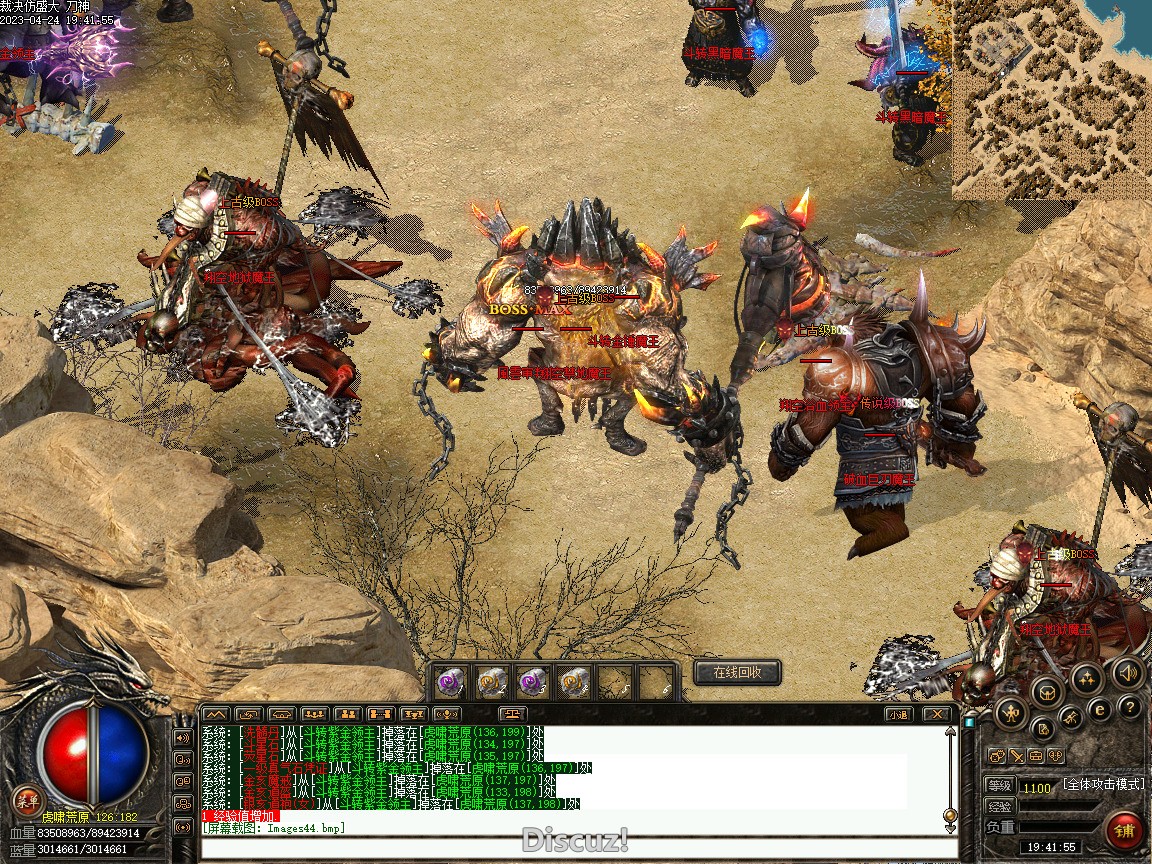This screenshot has height=864, width=1152.
Task: Open the round red 菜单 menu button
Action: (27, 800)
